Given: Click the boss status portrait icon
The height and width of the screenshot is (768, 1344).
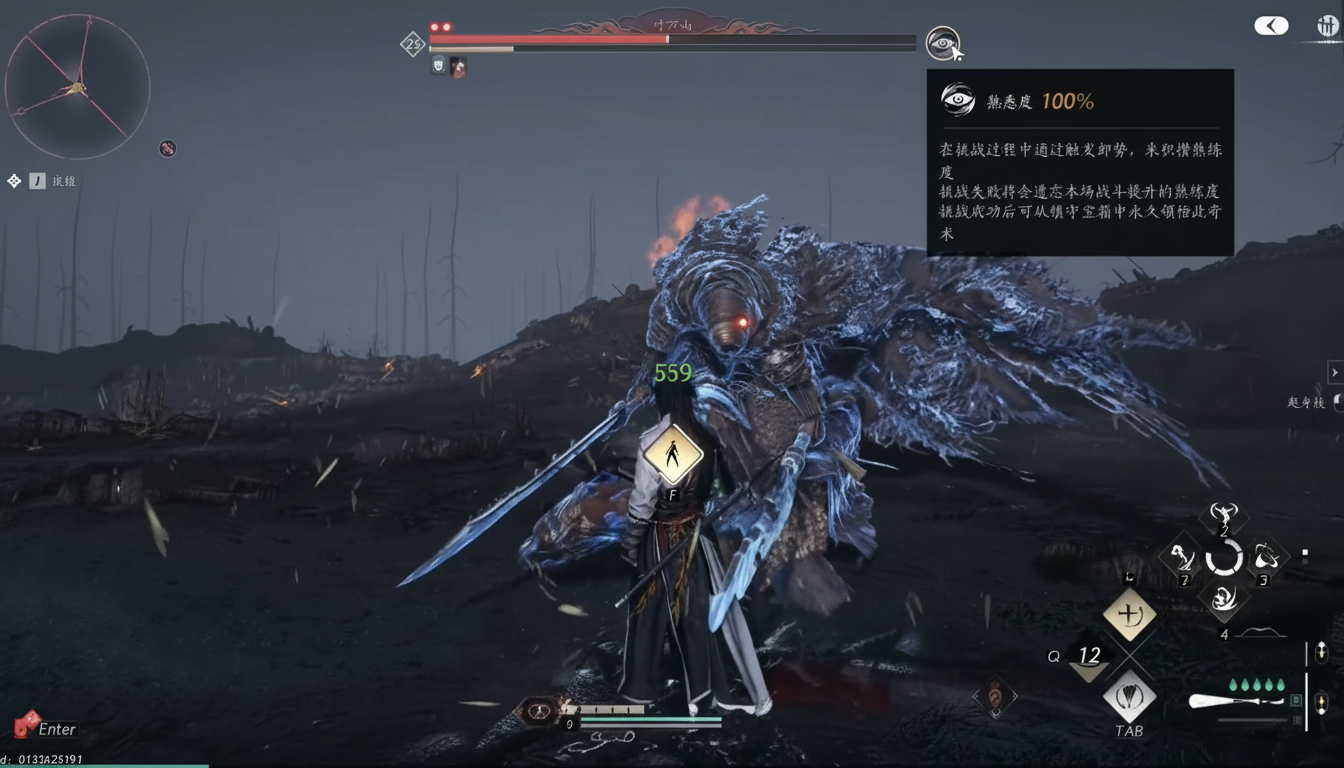Looking at the screenshot, I should point(457,67).
